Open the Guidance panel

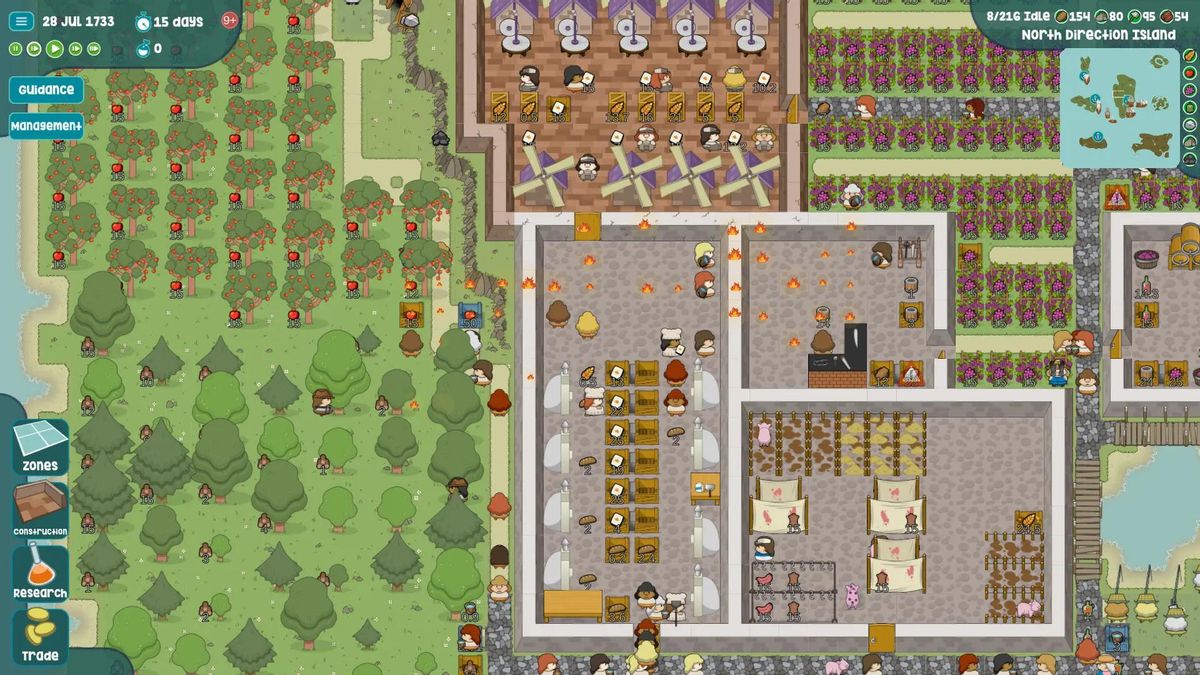point(46,90)
